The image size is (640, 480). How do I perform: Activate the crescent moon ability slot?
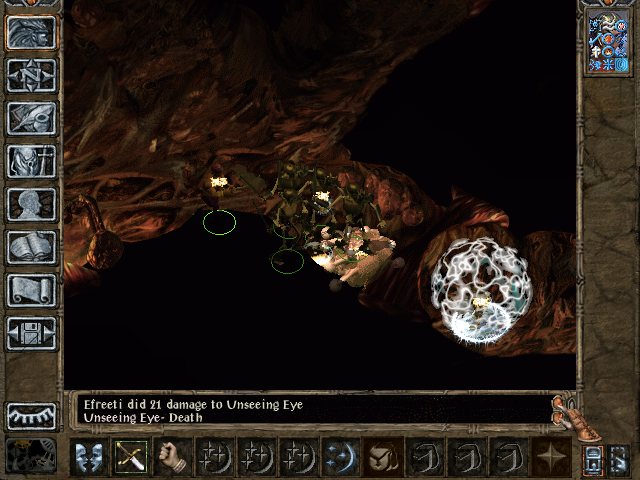point(341,456)
